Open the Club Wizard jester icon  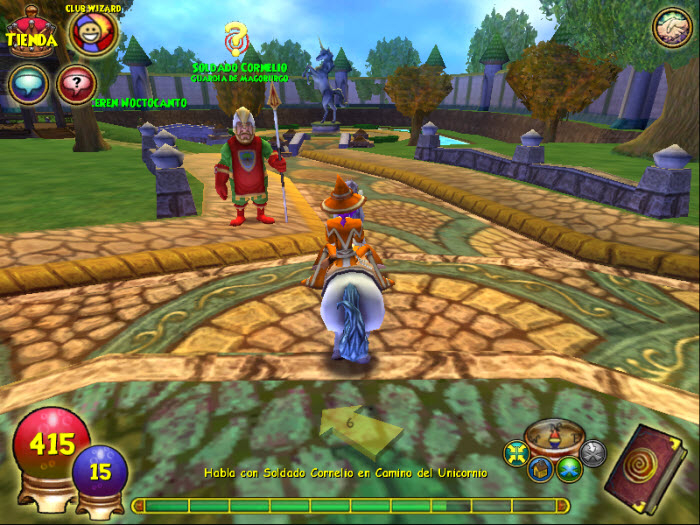point(93,35)
